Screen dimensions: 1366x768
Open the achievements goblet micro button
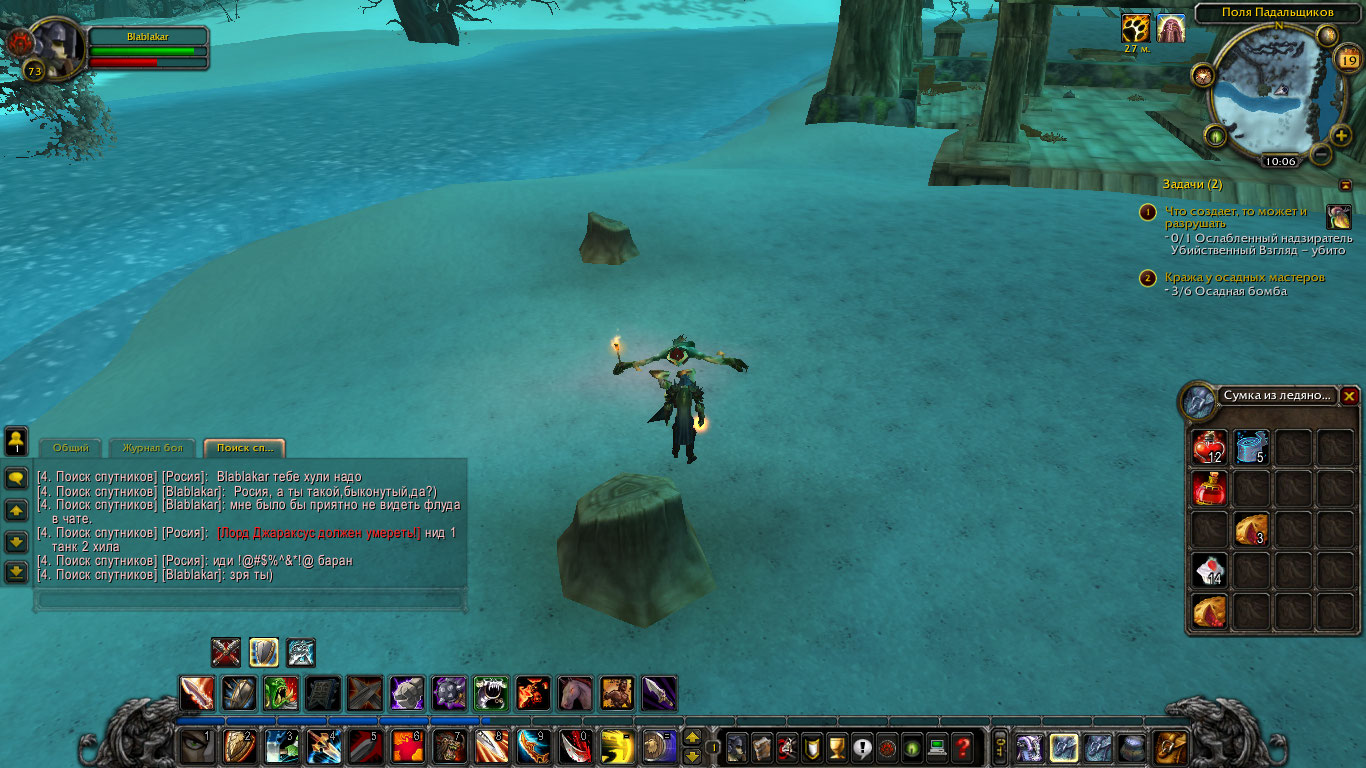pyautogui.click(x=837, y=746)
